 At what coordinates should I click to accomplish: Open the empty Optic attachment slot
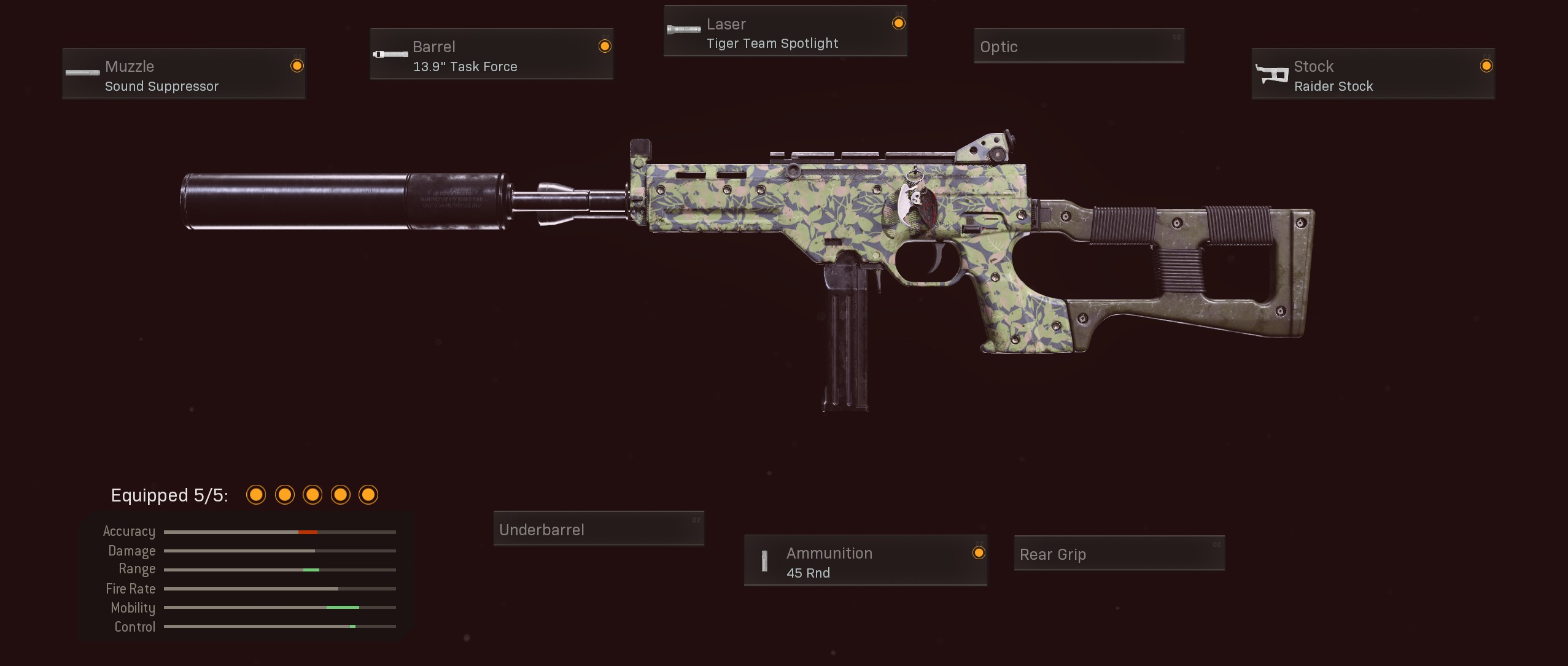pyautogui.click(x=1079, y=46)
